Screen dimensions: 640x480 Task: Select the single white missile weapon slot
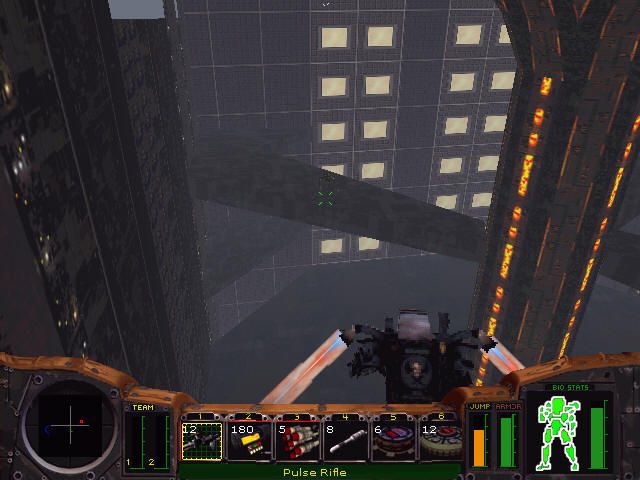[346, 440]
